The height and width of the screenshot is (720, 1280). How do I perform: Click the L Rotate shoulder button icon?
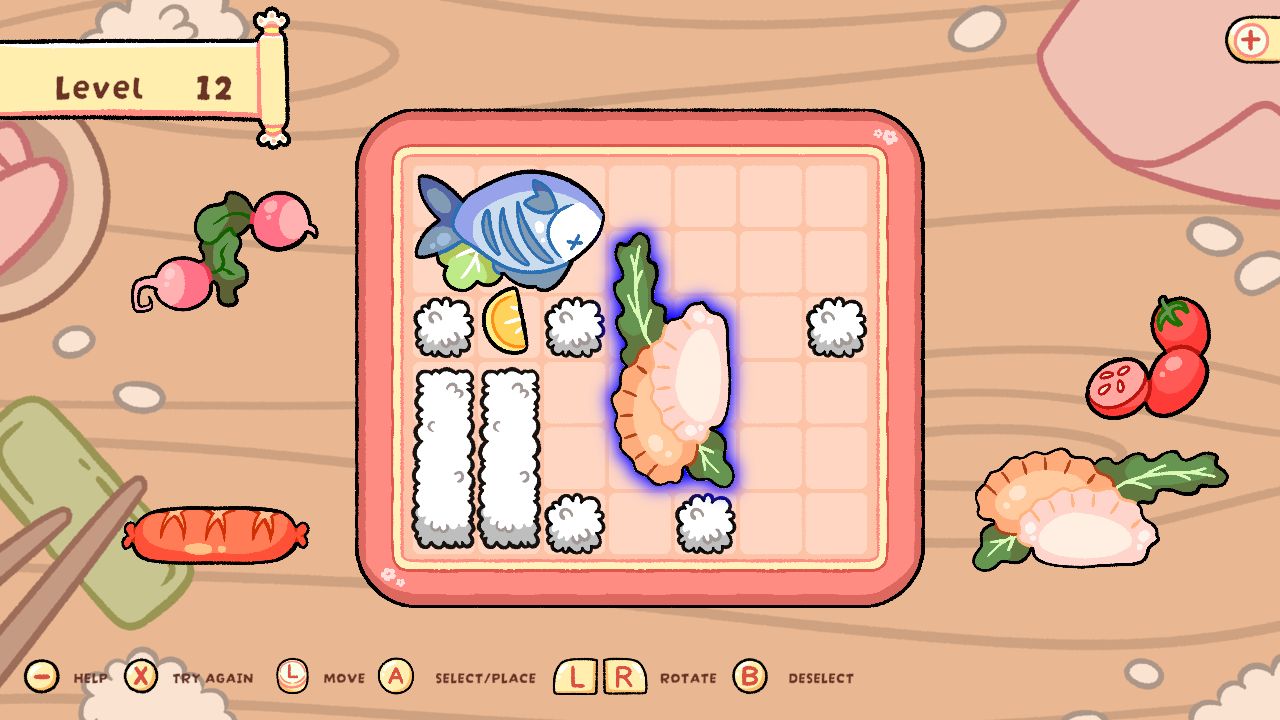pyautogui.click(x=574, y=676)
